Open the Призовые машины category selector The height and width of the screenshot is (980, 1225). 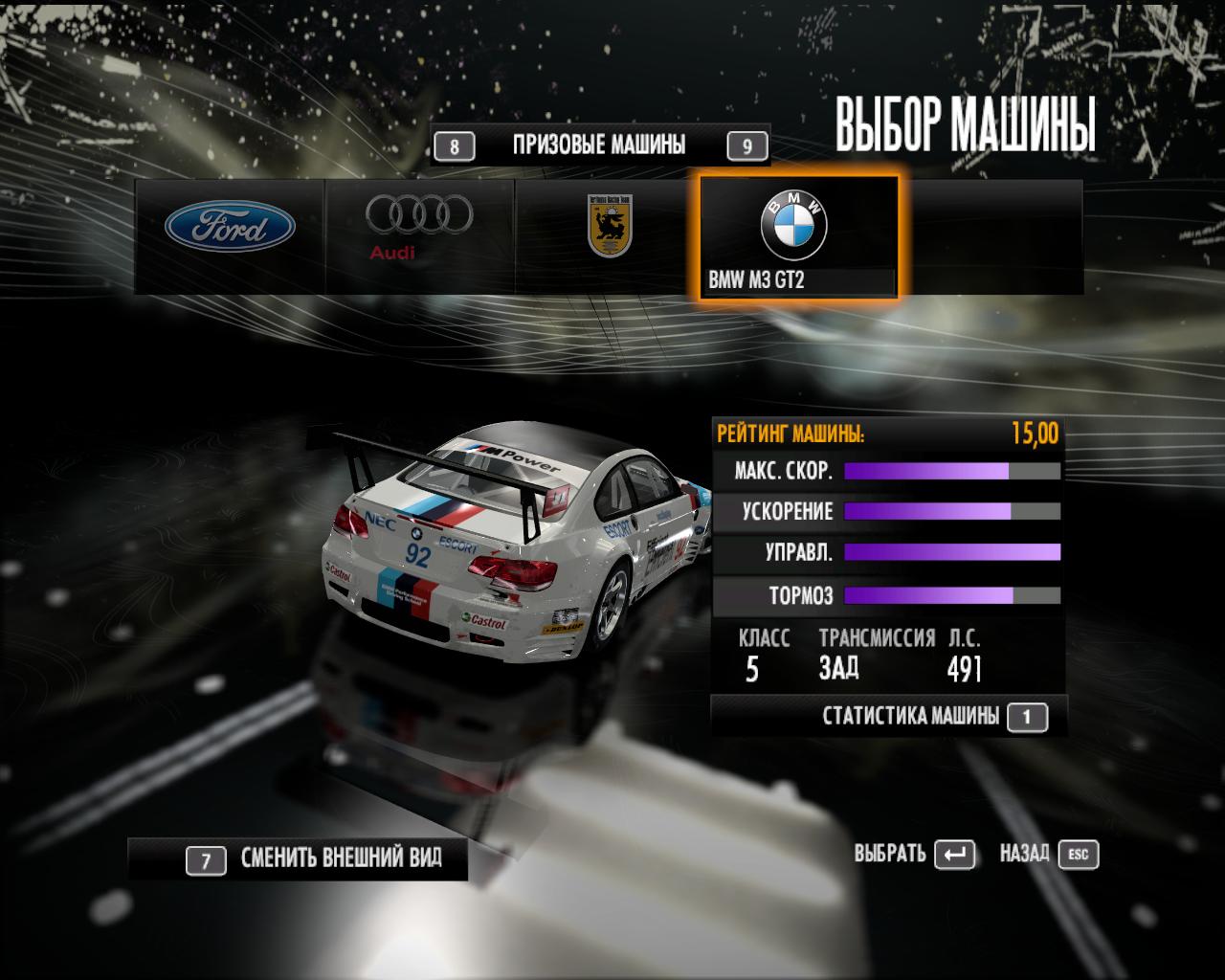(599, 145)
